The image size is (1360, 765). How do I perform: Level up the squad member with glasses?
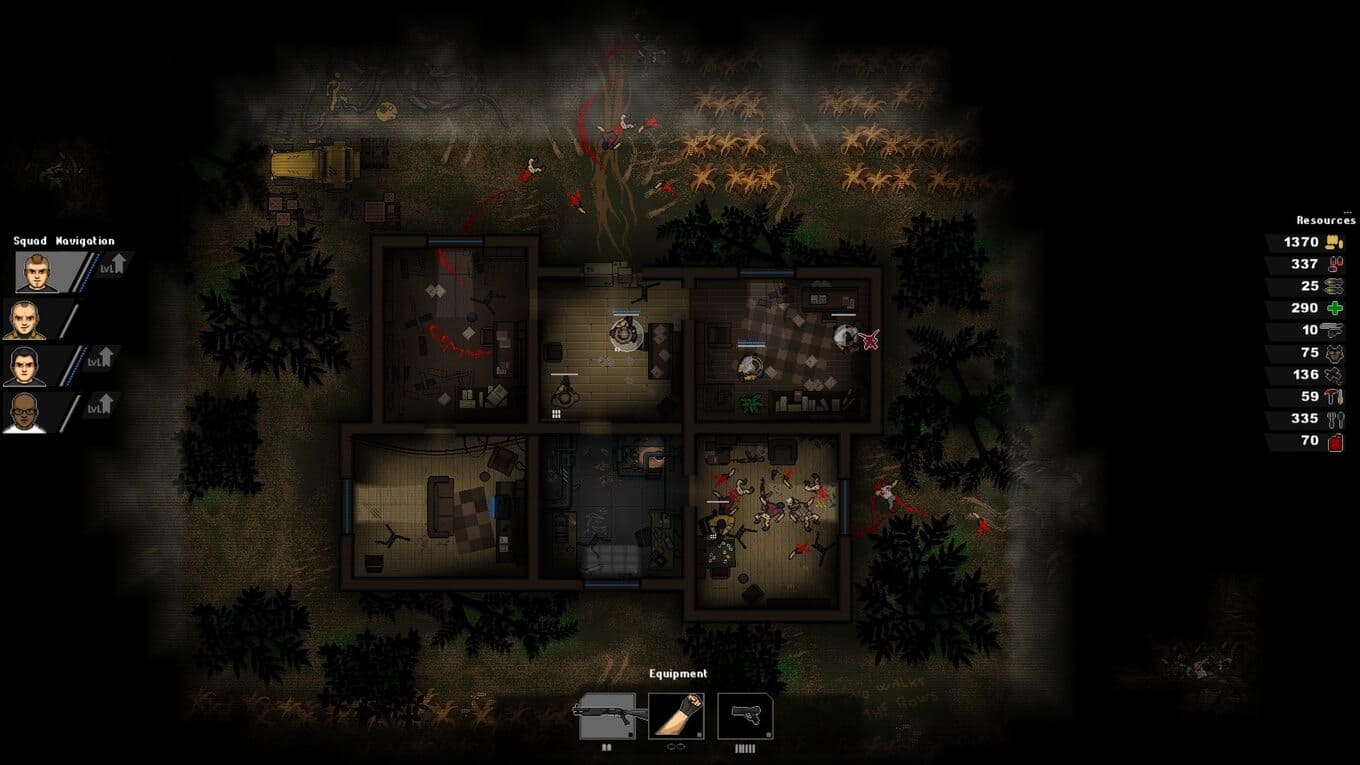pyautogui.click(x=103, y=404)
